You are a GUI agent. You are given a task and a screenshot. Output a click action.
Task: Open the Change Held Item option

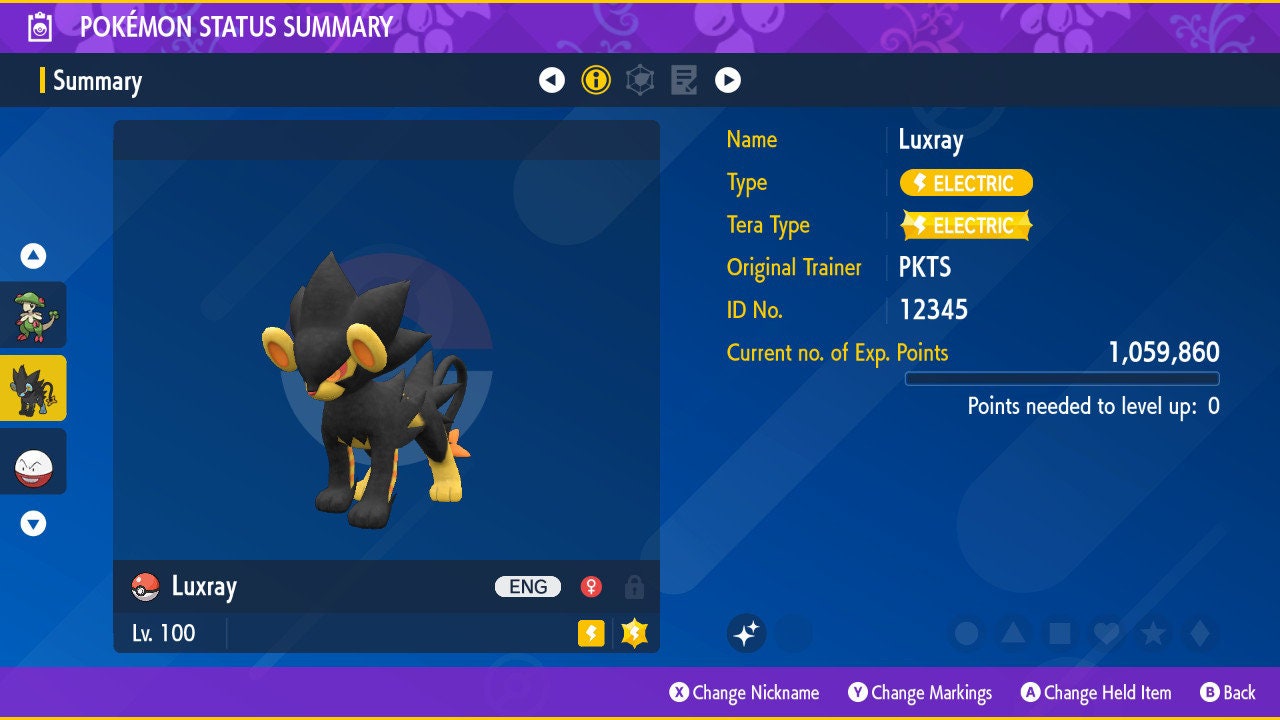tap(1096, 693)
